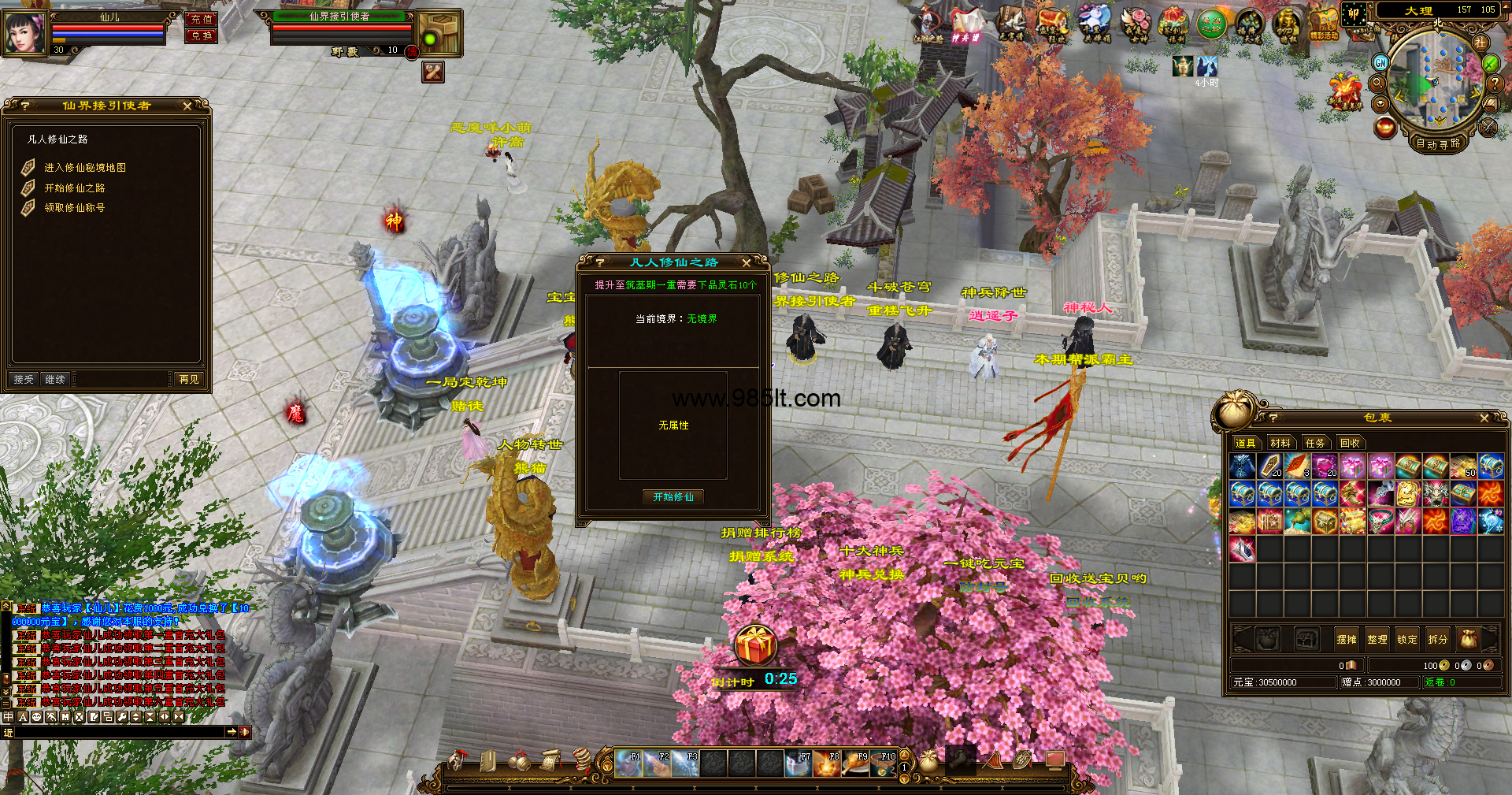Viewport: 1512px width, 795px height.
Task: Open the 回收 tab in the bag
Action: (1350, 444)
